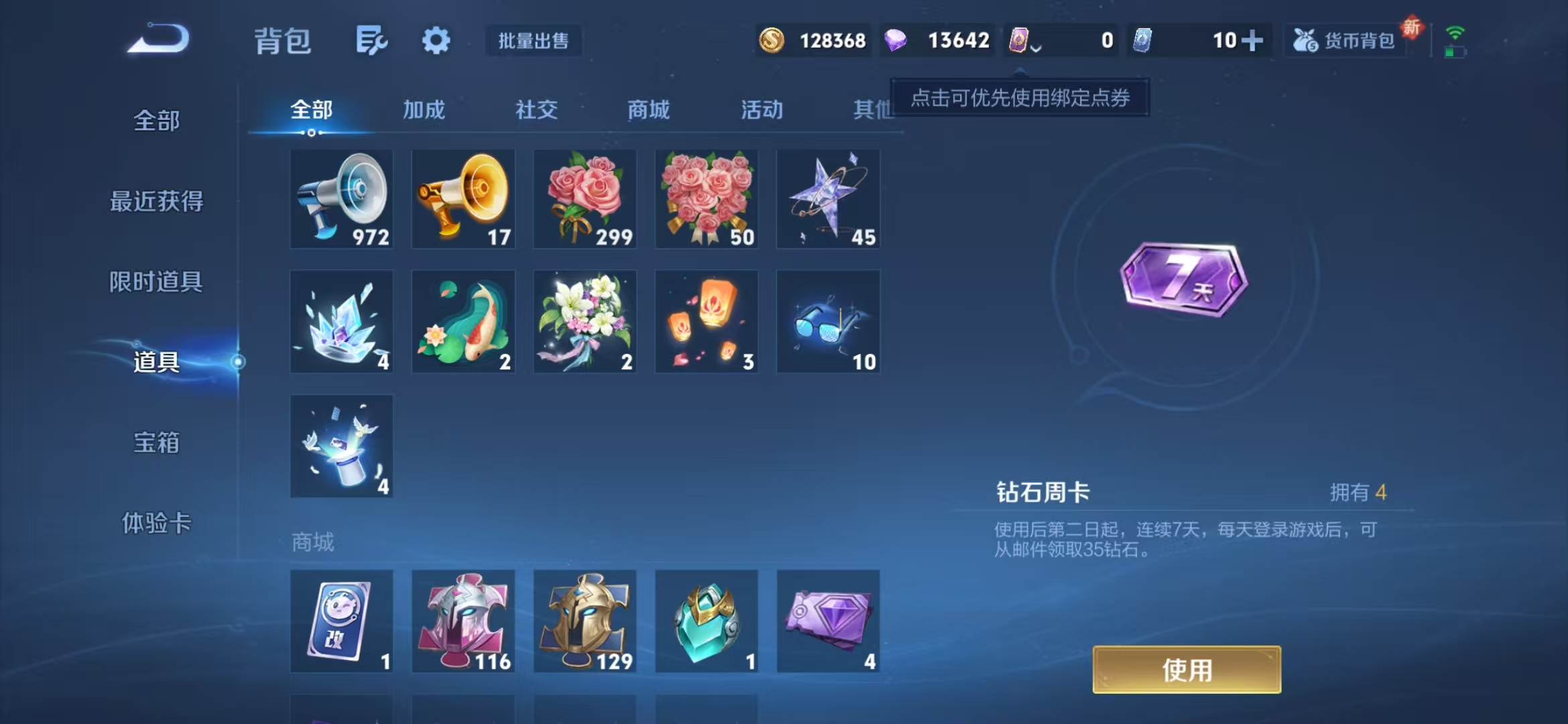This screenshot has width=1568, height=724.
Task: Click the sunglasses item with 10 count
Action: coord(828,320)
